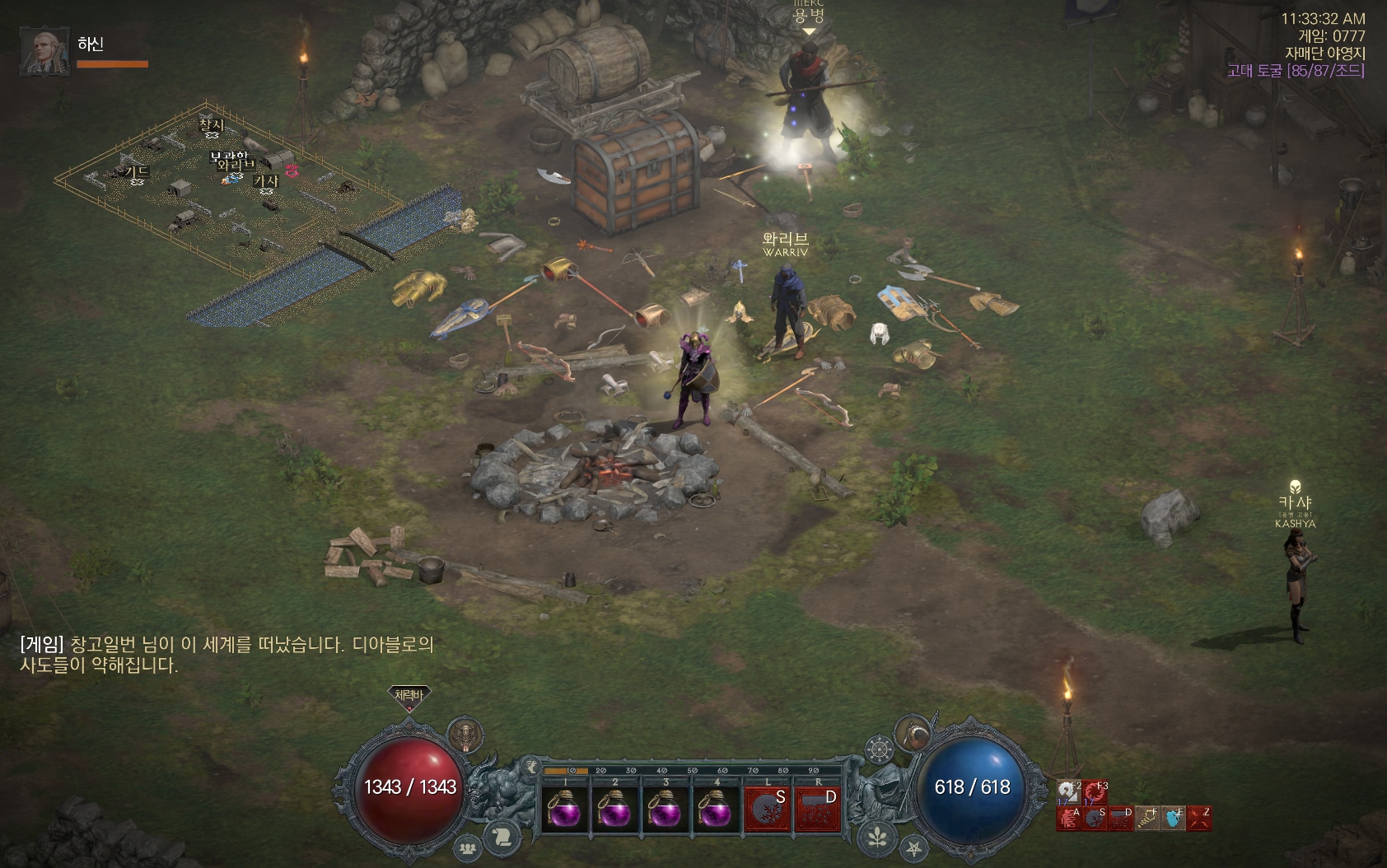Select the right skill slot labeled R
1387x868 pixels.
tap(818, 809)
